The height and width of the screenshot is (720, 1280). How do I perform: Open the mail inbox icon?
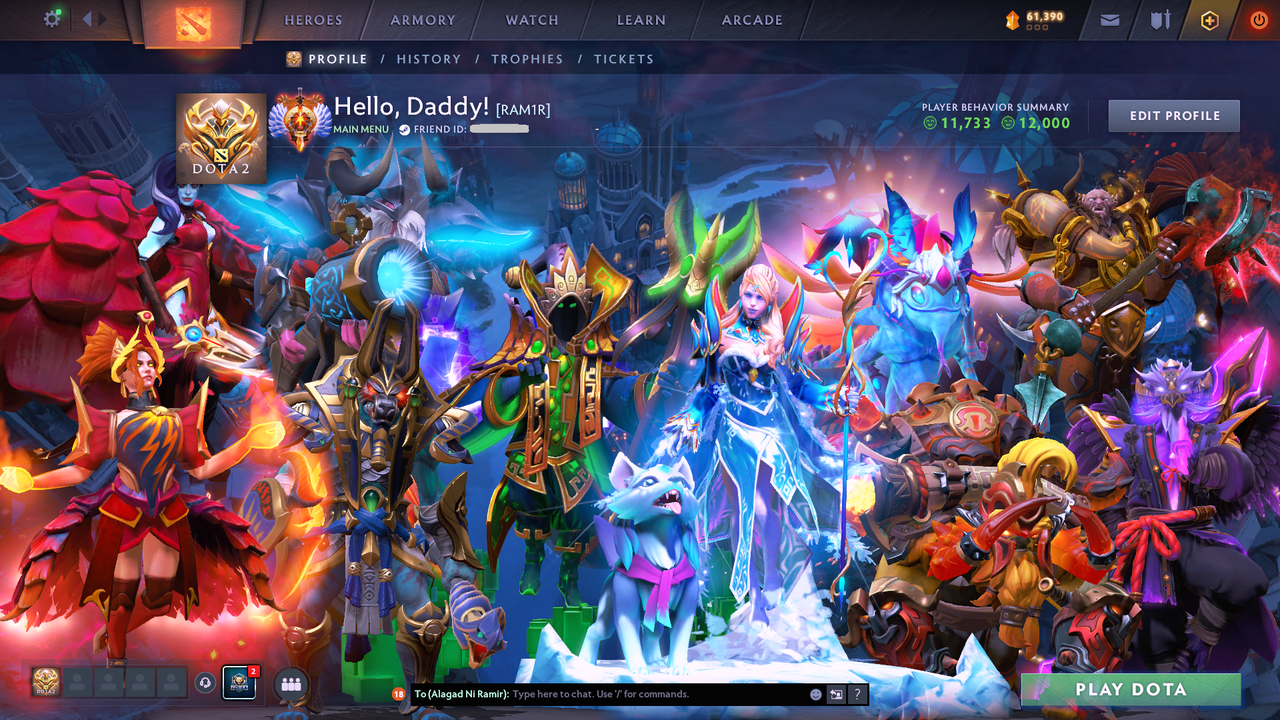pyautogui.click(x=1109, y=19)
